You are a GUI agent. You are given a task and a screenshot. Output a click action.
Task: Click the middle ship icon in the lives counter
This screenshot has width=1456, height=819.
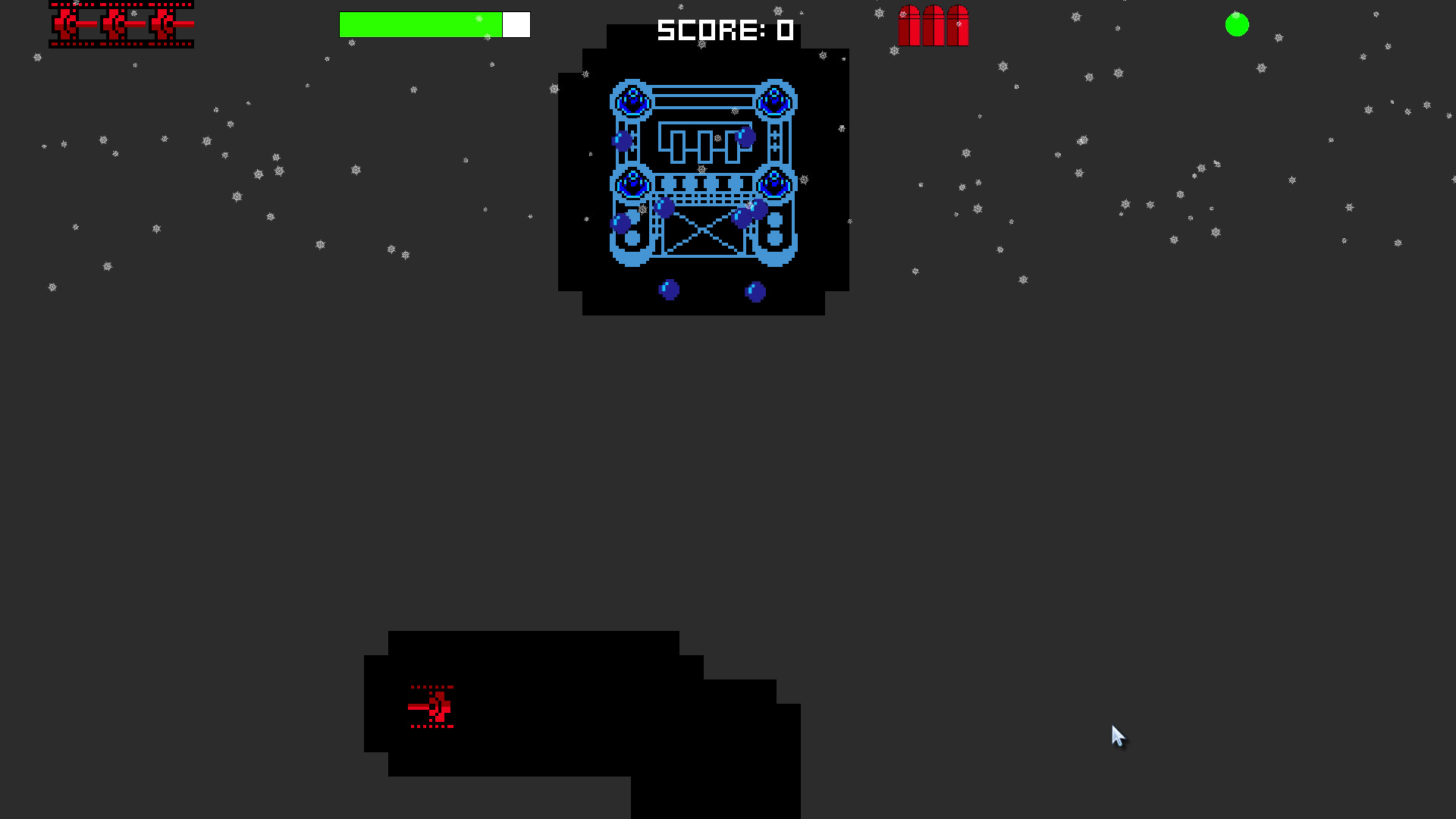coord(118,24)
